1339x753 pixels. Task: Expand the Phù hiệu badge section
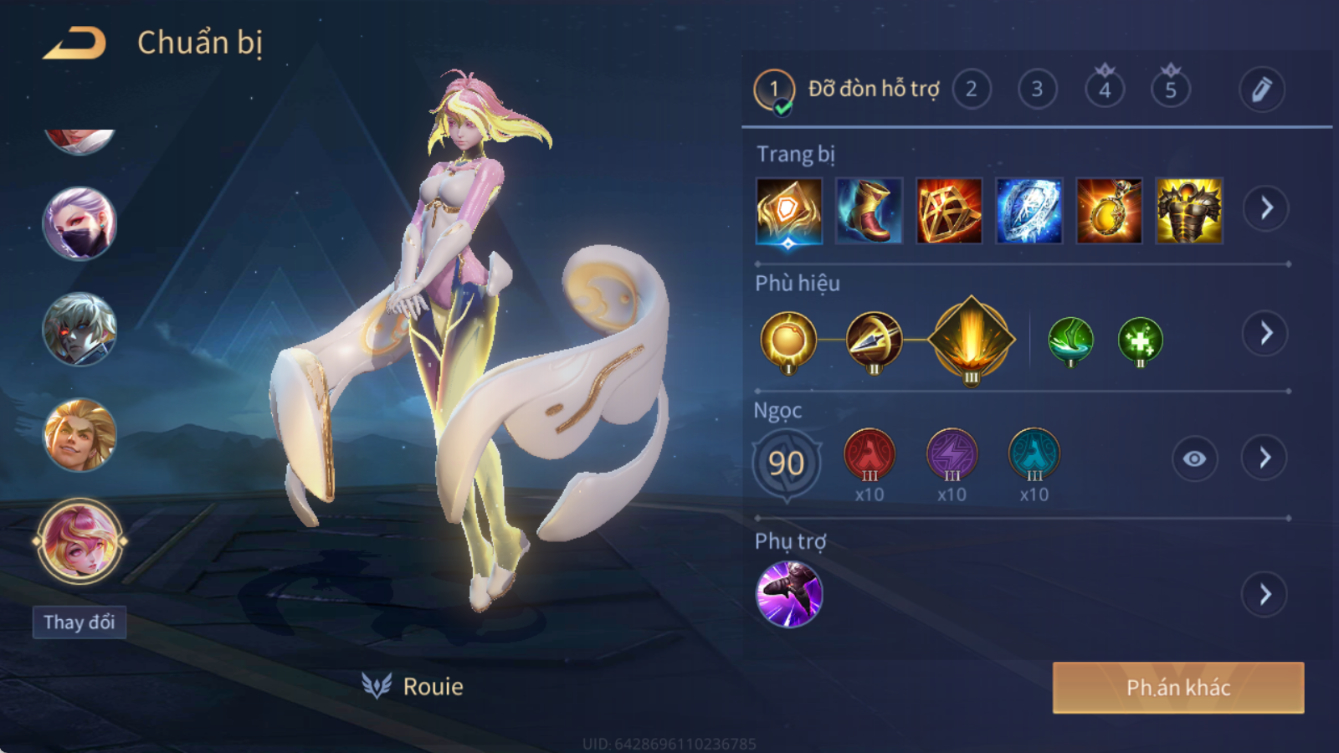(x=1265, y=333)
